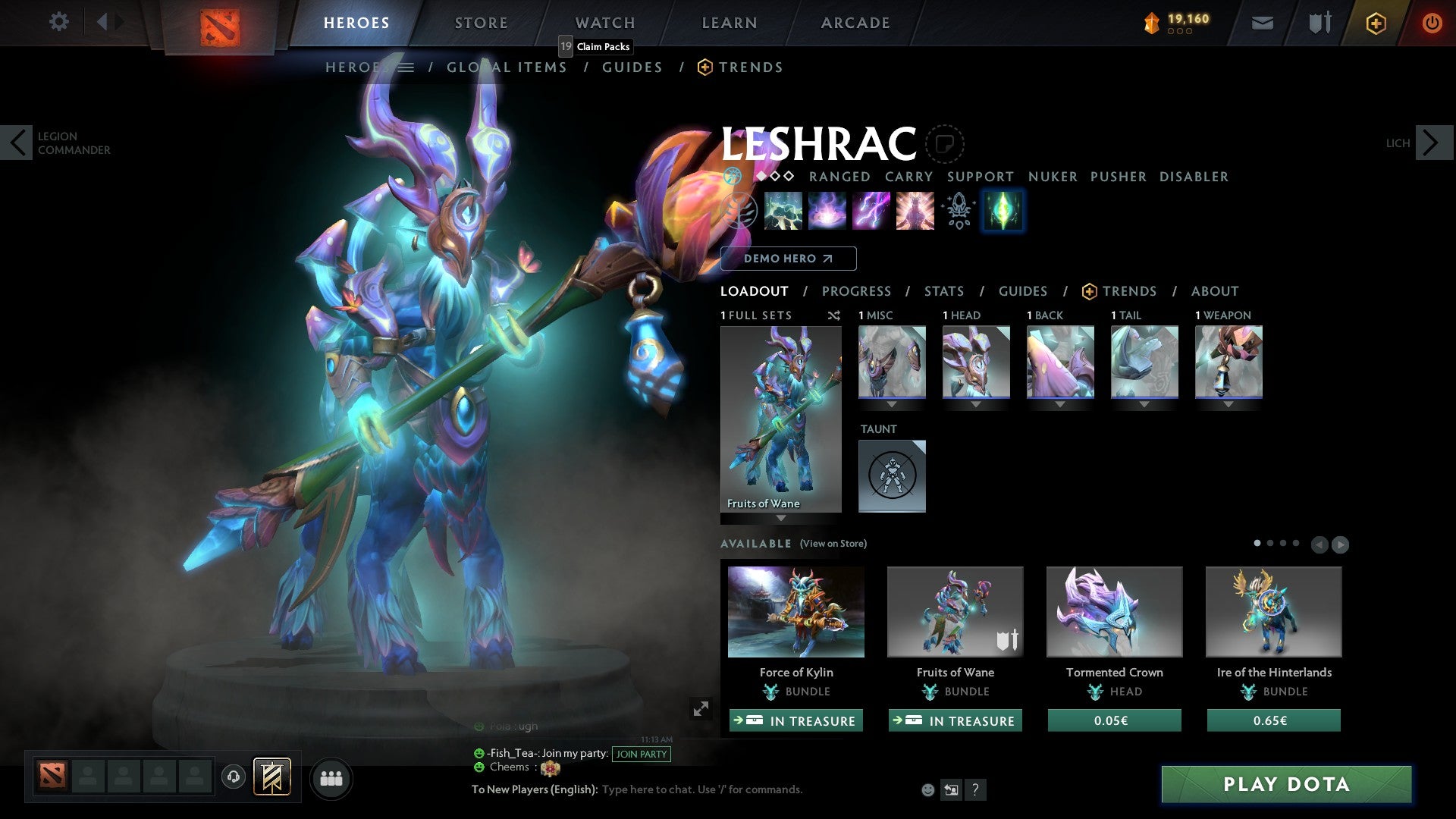Viewport: 1456px width, 819px height.
Task: Open the mail inbox icon in top bar
Action: (x=1261, y=23)
